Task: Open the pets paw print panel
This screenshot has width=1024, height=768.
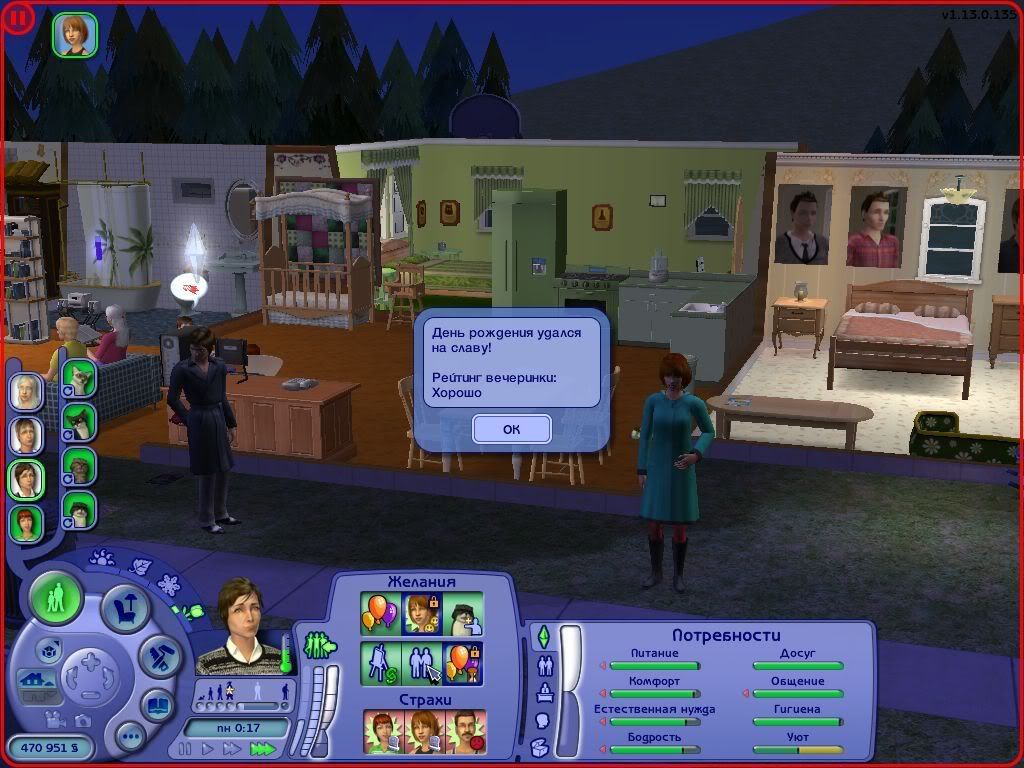Action: [102, 557]
